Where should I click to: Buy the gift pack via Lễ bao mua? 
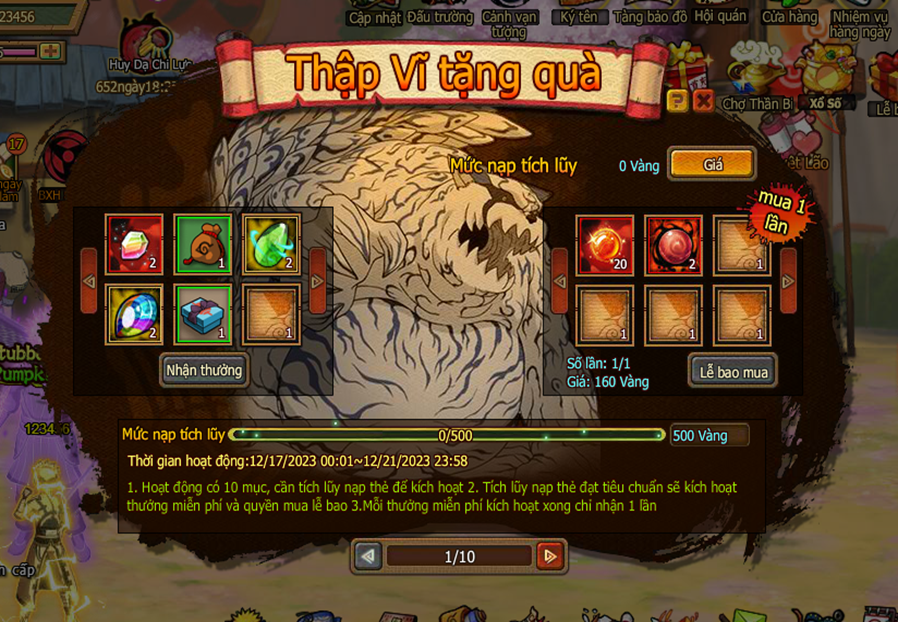(x=733, y=372)
